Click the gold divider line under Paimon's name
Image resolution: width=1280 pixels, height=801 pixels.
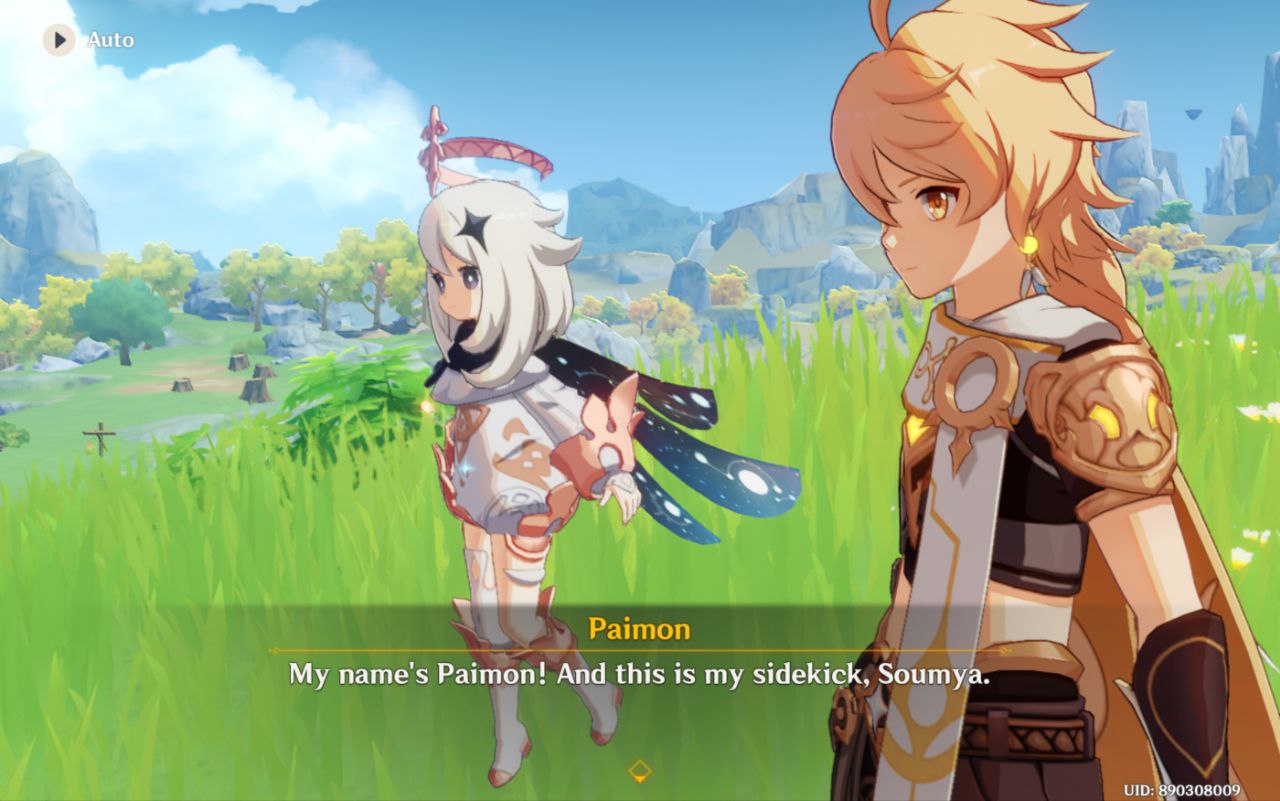tap(639, 650)
